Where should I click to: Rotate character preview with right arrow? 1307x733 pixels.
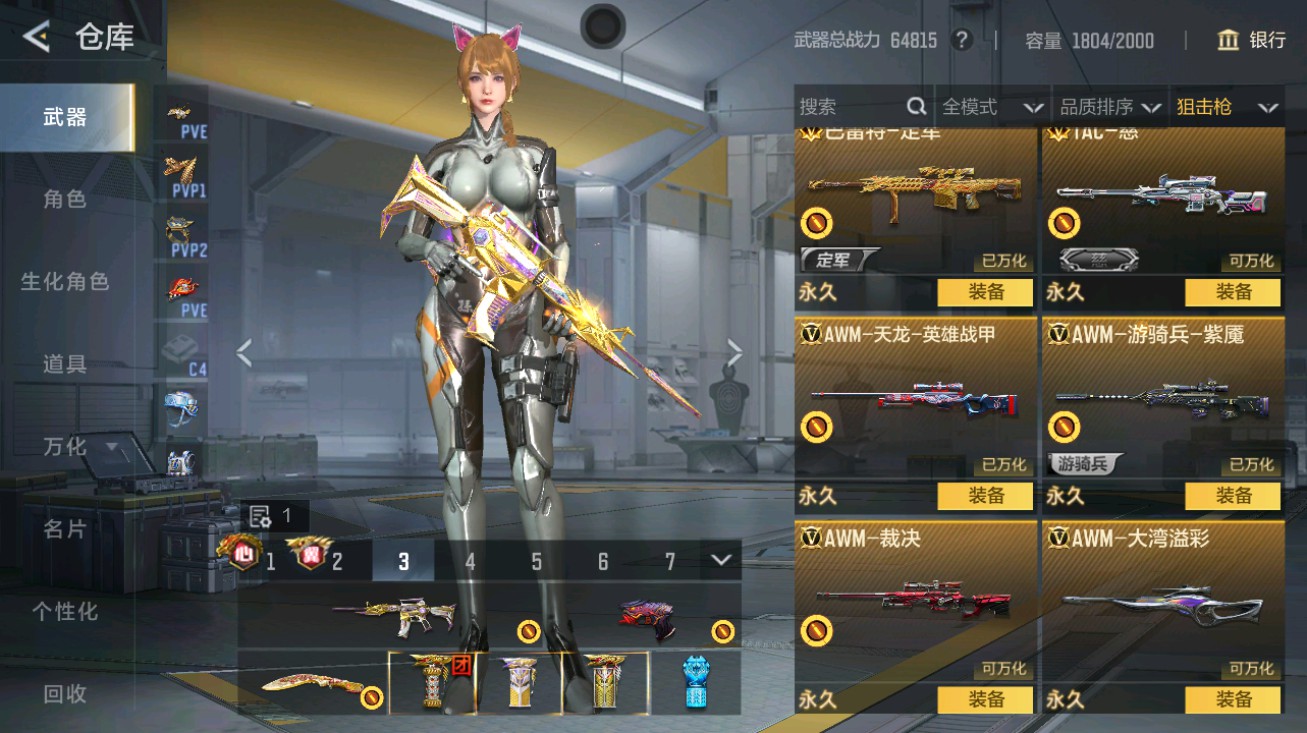click(735, 352)
